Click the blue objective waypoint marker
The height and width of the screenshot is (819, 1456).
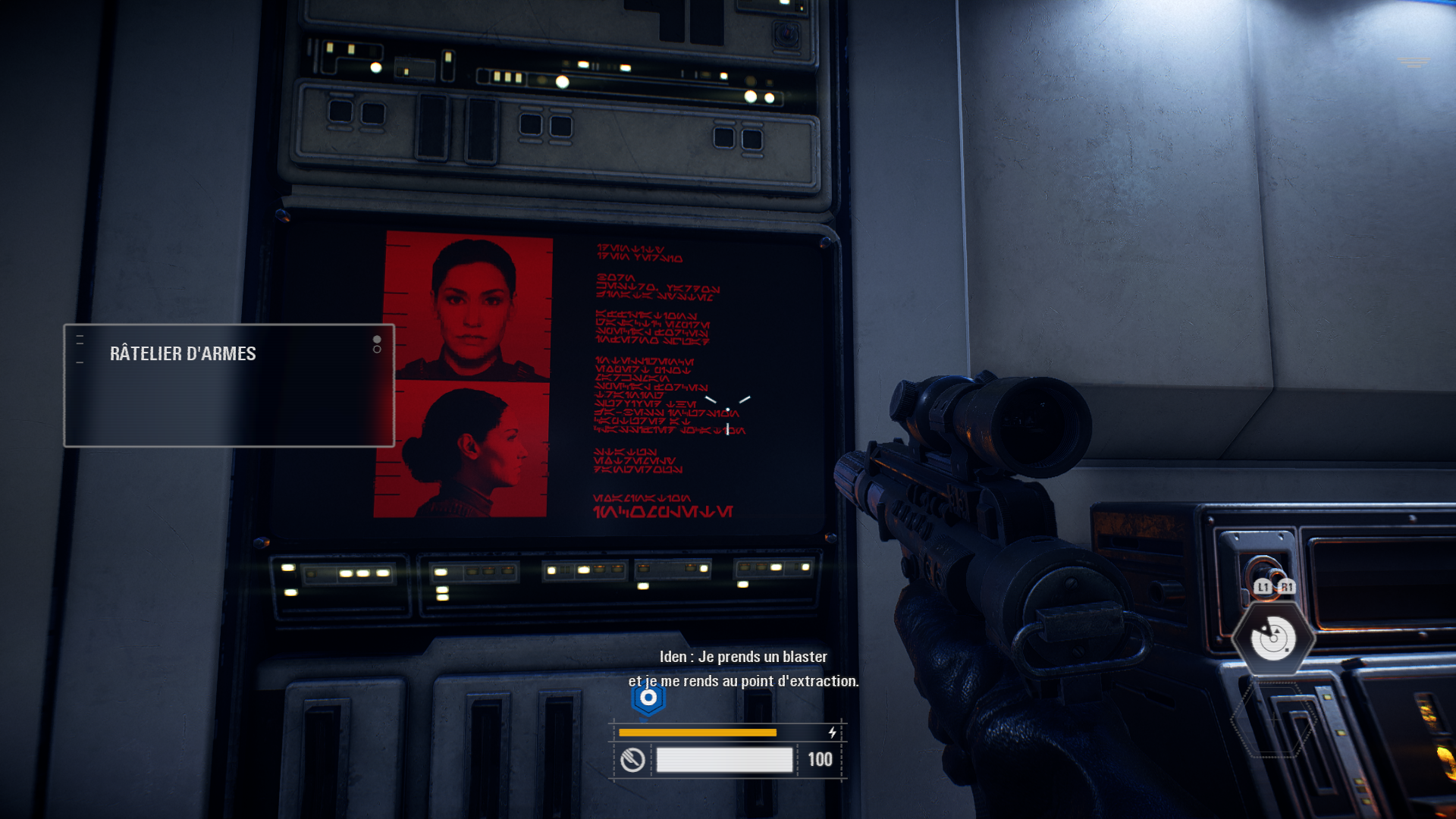click(648, 698)
